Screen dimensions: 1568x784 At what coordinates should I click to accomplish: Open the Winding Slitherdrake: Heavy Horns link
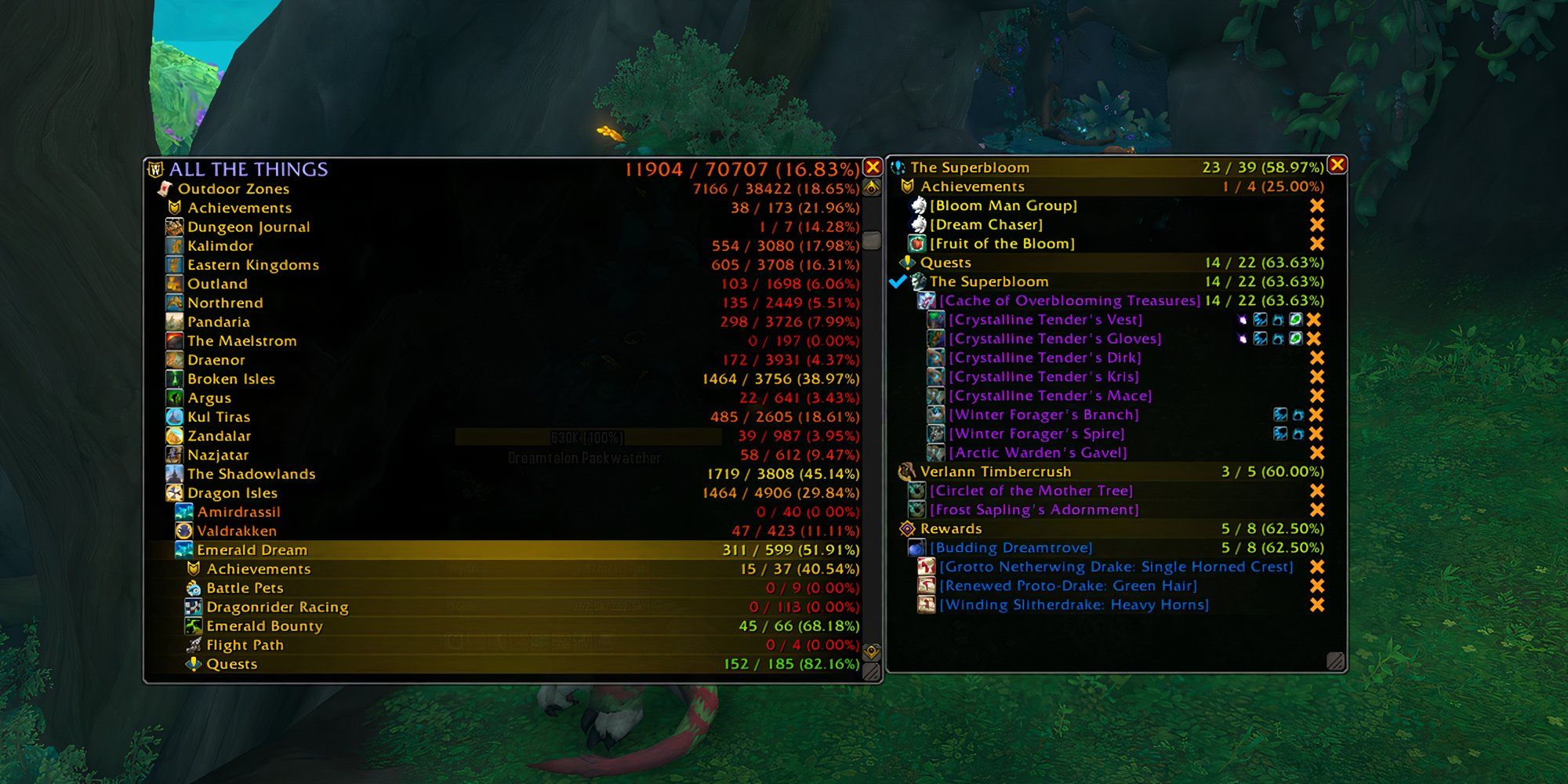click(1076, 604)
